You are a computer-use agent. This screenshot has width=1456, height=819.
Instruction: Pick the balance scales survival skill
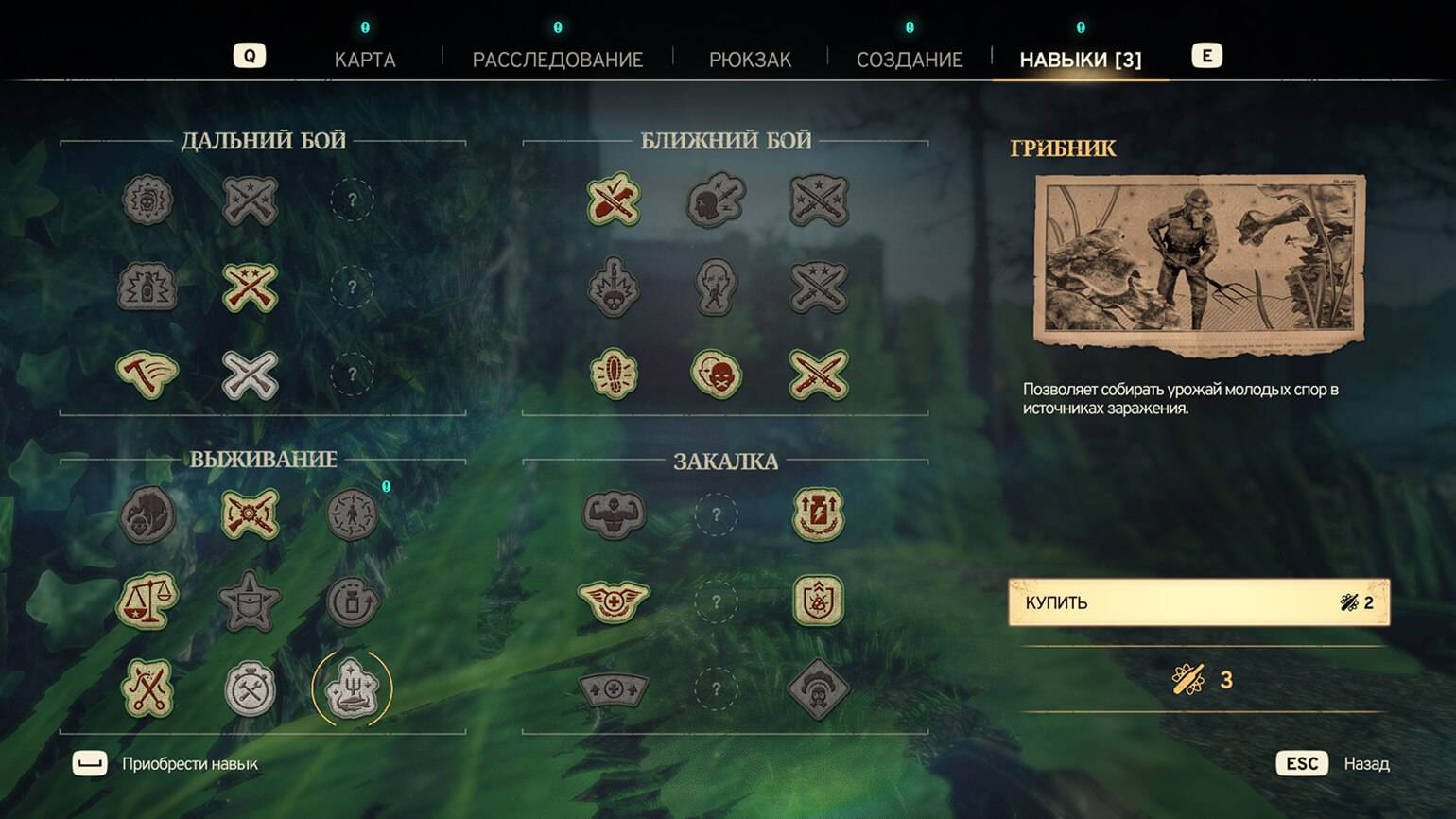147,601
